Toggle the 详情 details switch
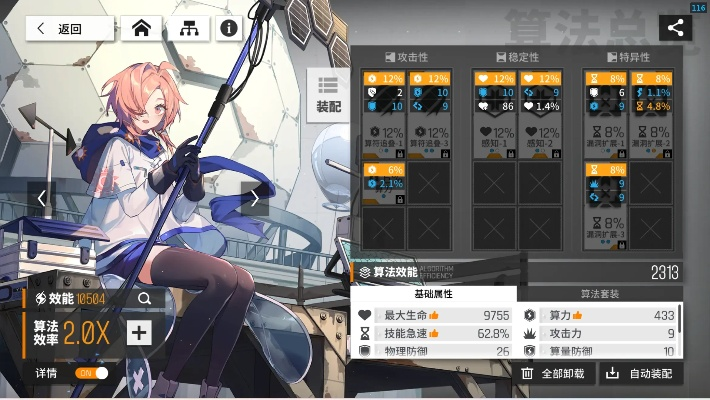710x400 pixels. coord(92,373)
